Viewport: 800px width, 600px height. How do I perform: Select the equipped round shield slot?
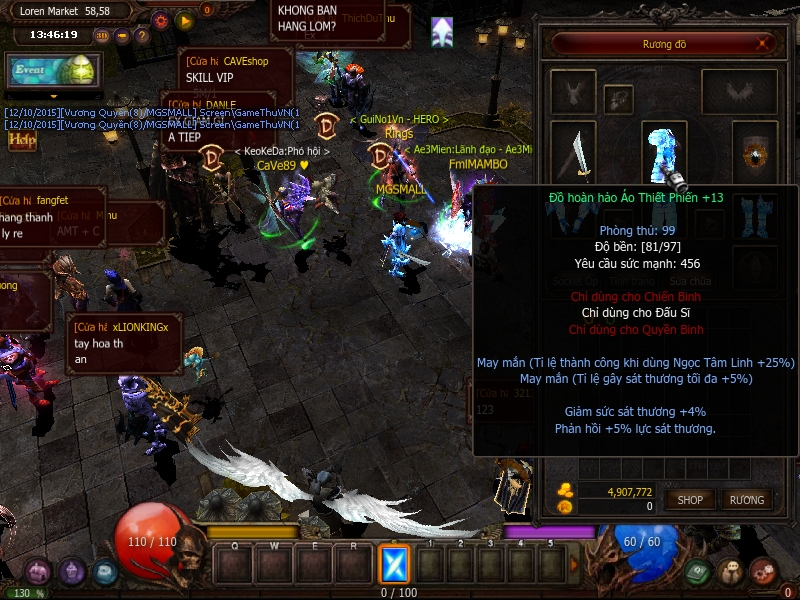754,153
